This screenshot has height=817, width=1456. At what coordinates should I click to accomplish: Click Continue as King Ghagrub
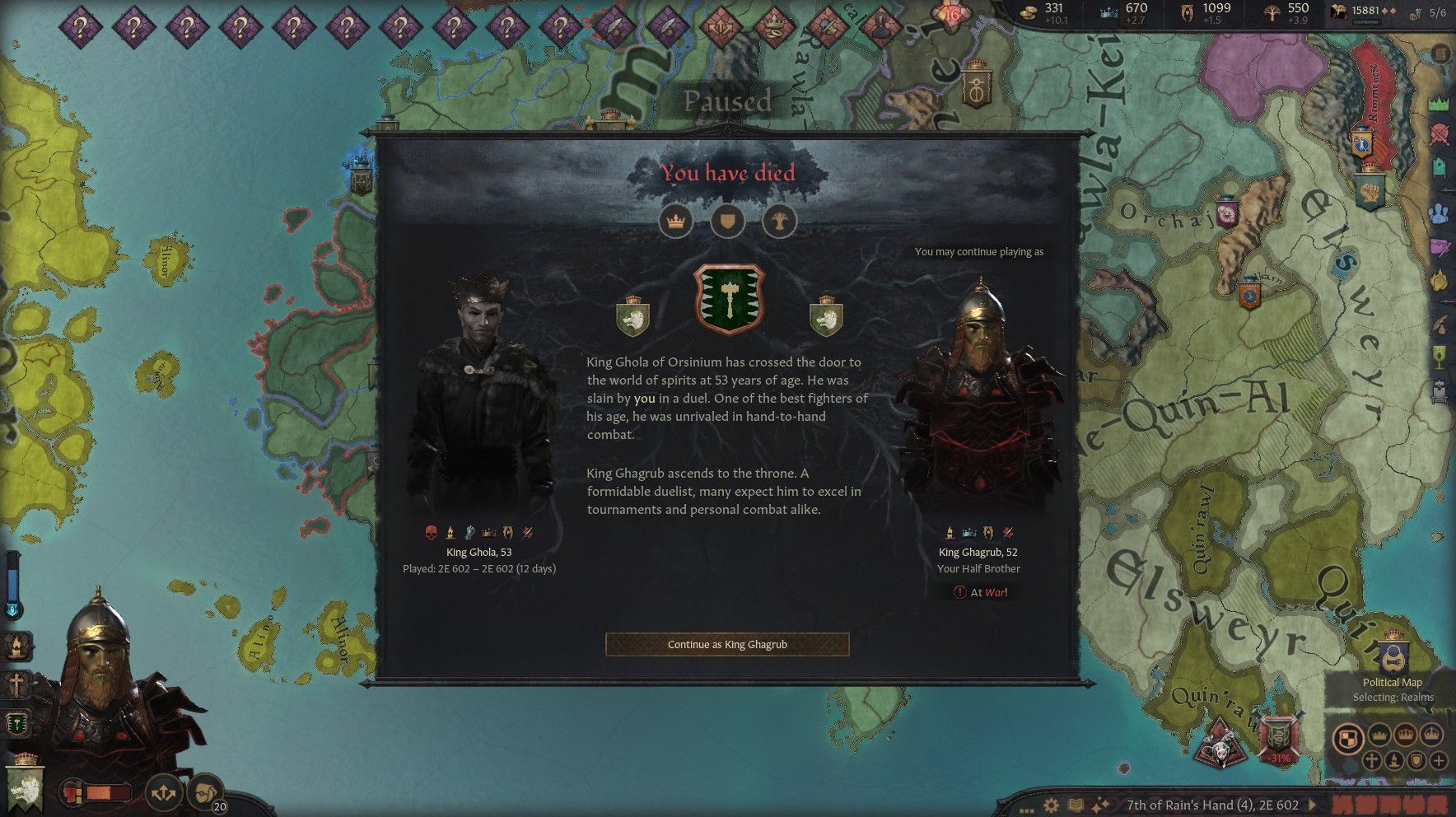727,644
